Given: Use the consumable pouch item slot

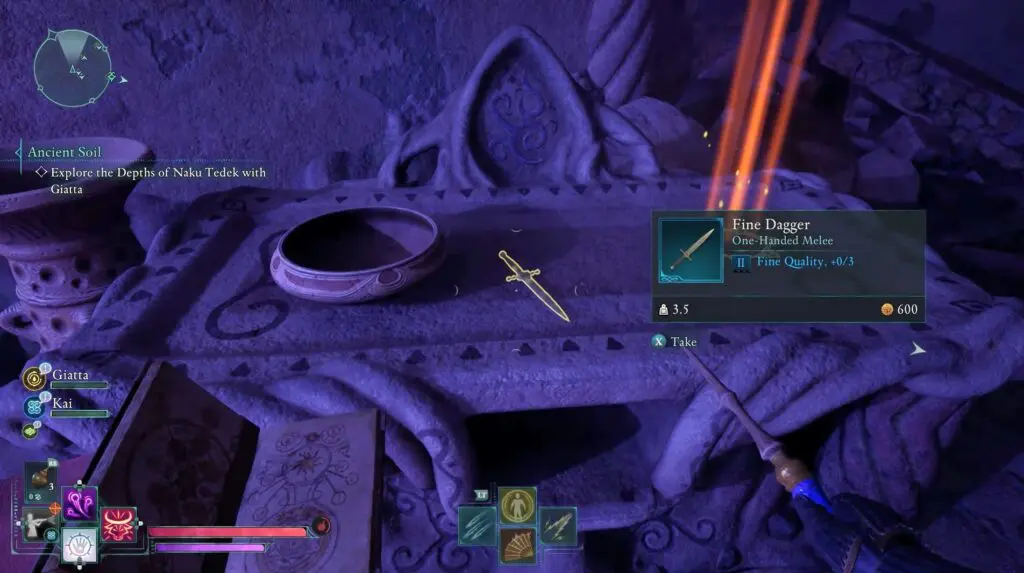Looking at the screenshot, I should pos(40,482).
